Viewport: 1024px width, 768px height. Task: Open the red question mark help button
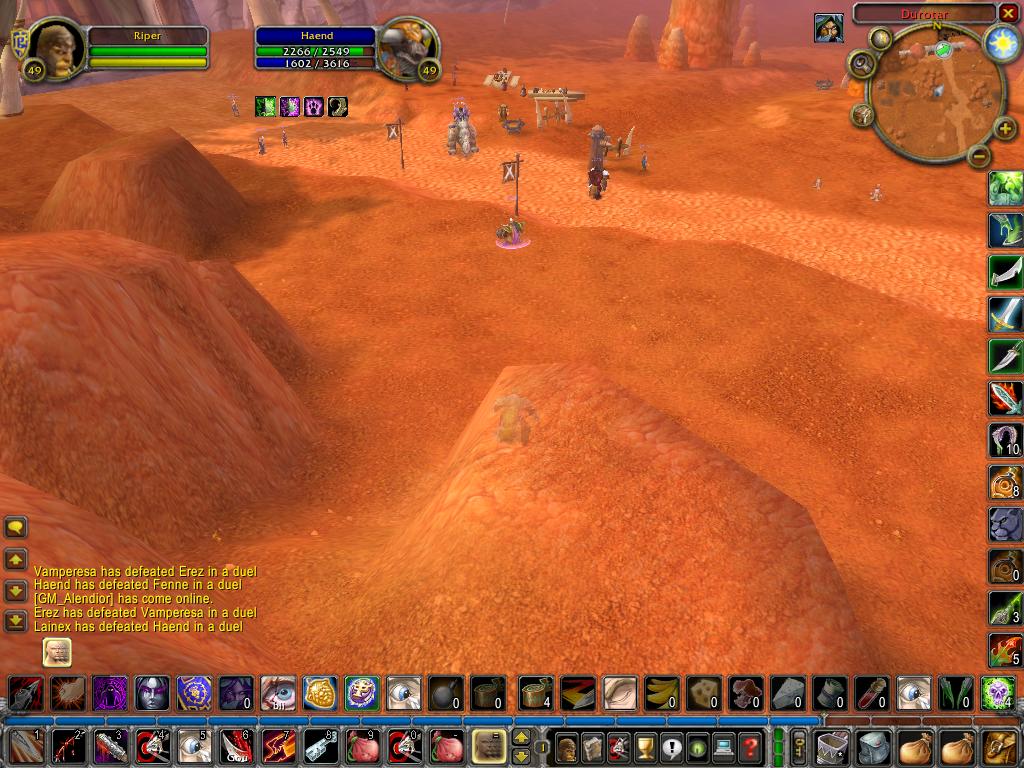pyautogui.click(x=750, y=746)
